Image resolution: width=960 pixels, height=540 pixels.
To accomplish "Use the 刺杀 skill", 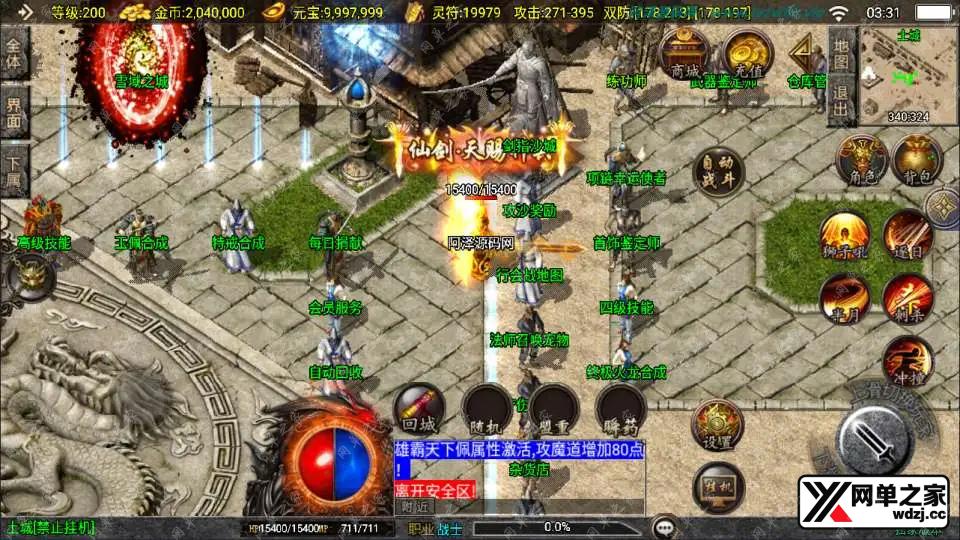I will tap(907, 297).
